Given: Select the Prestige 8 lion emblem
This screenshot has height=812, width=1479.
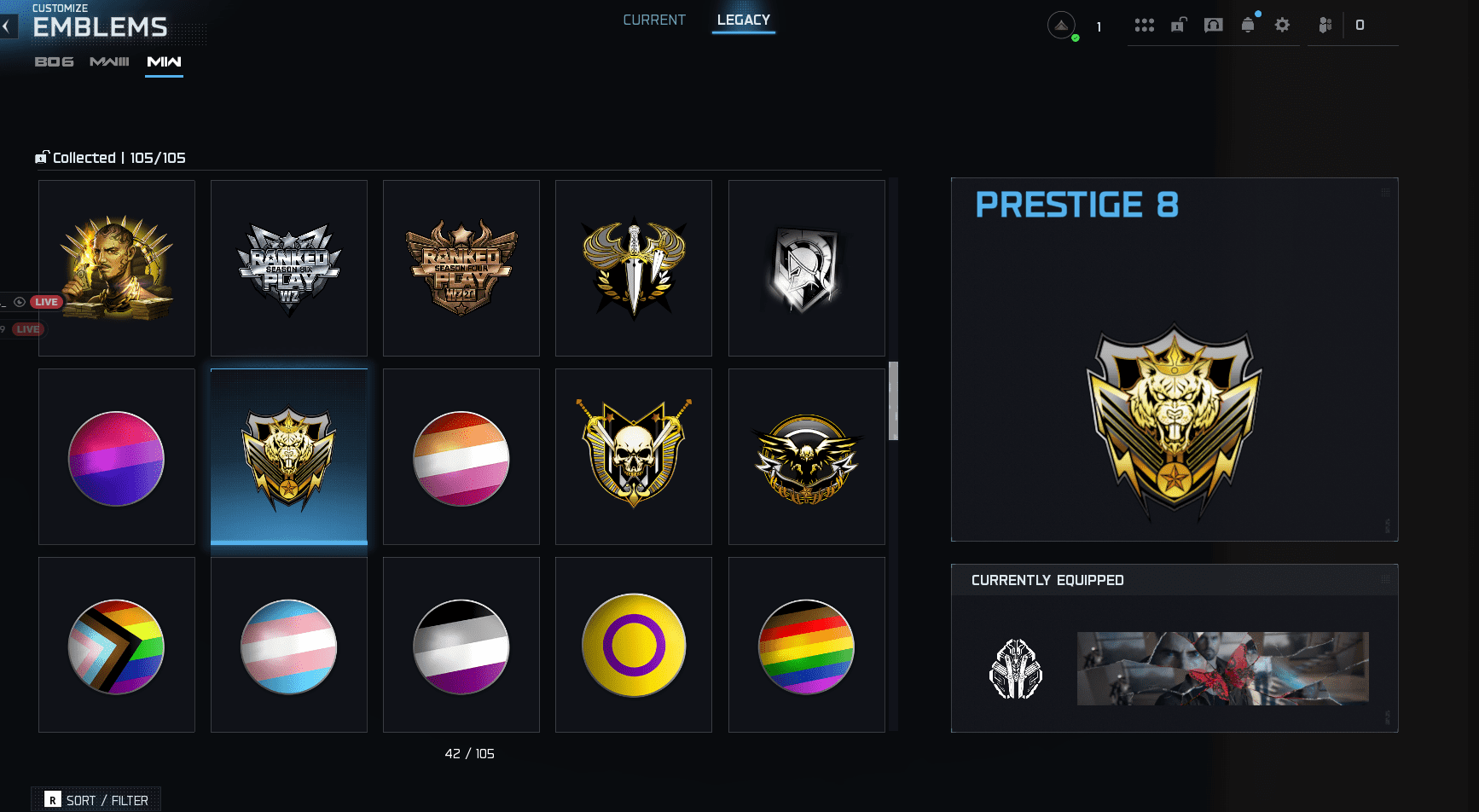Looking at the screenshot, I should pos(288,456).
